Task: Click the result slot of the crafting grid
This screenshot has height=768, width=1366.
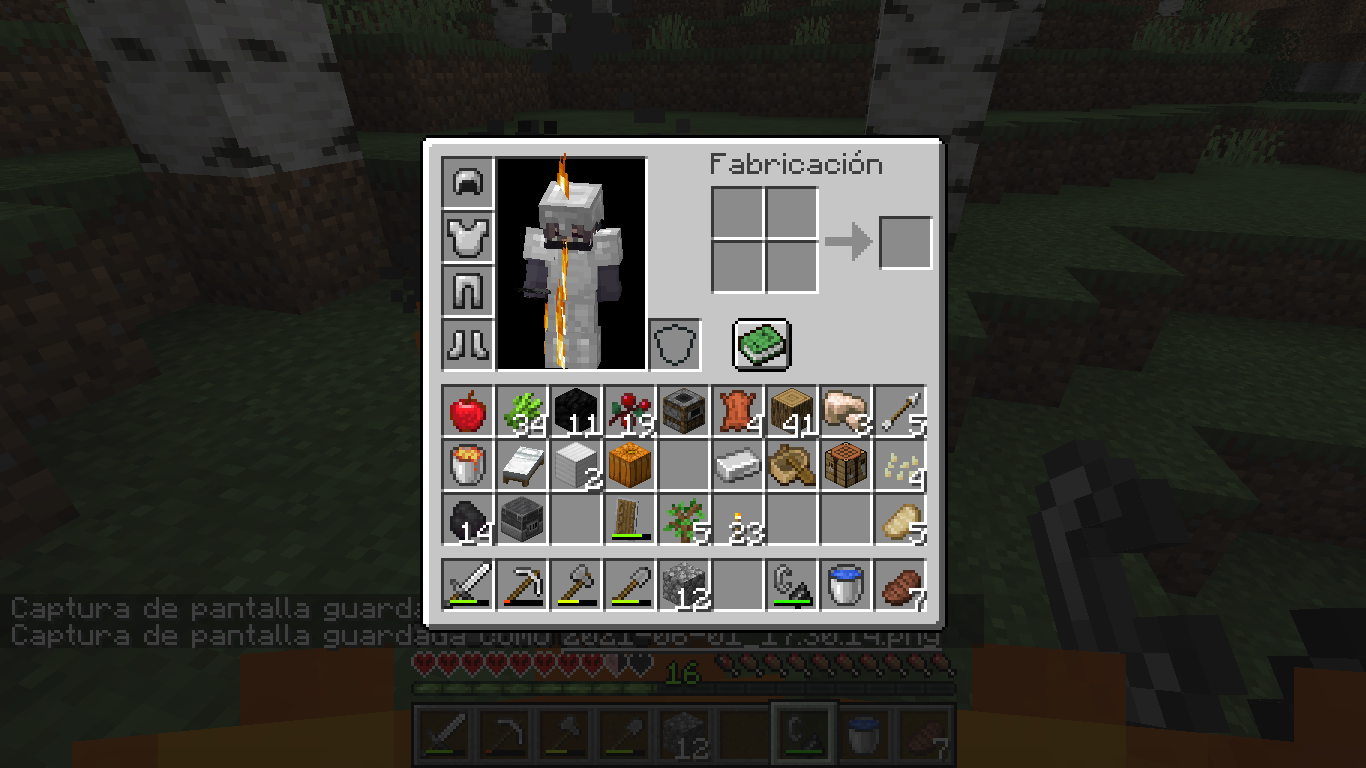Action: [x=905, y=243]
